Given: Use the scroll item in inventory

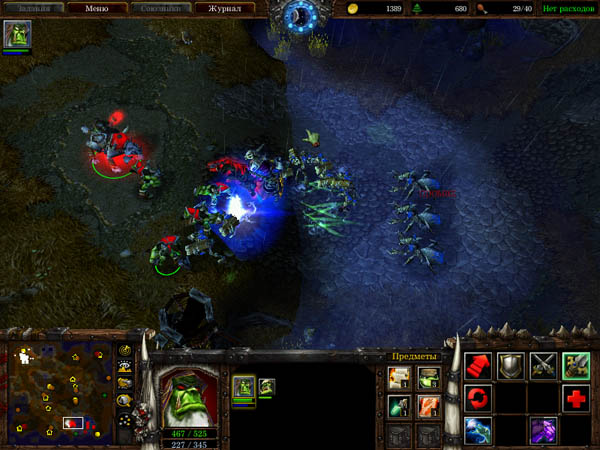Looking at the screenshot, I should click(x=399, y=376).
